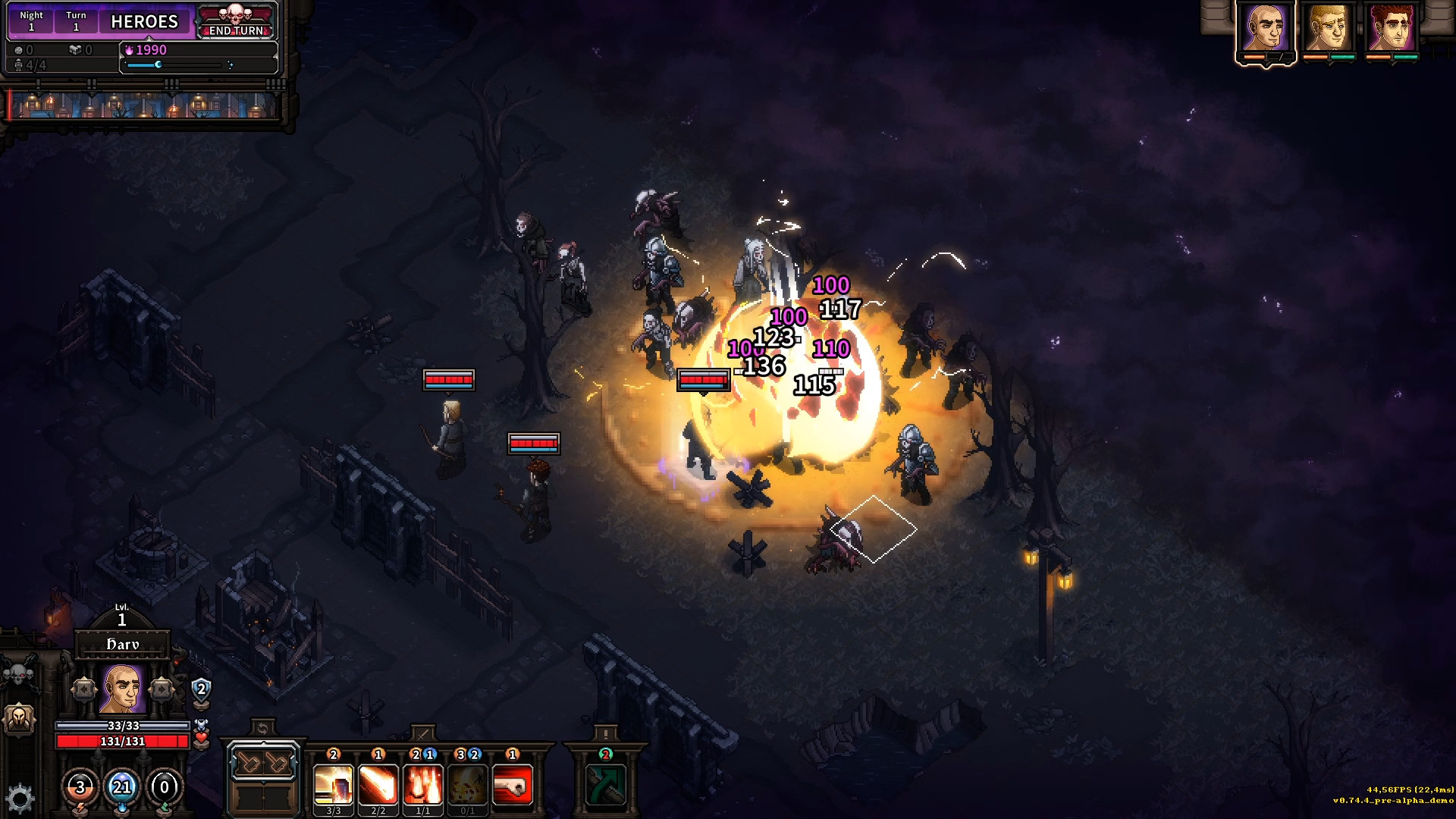
Task: Swap weapon set with the cycle arrows
Action: (x=262, y=729)
